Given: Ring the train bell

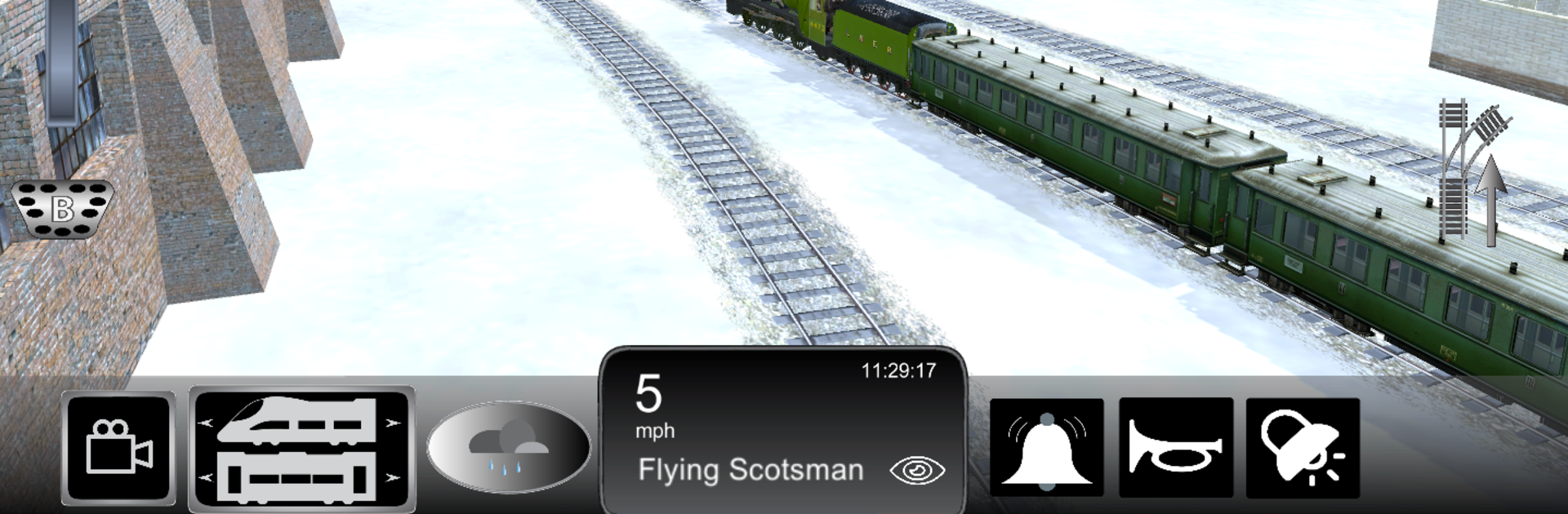Looking at the screenshot, I should [1046, 448].
